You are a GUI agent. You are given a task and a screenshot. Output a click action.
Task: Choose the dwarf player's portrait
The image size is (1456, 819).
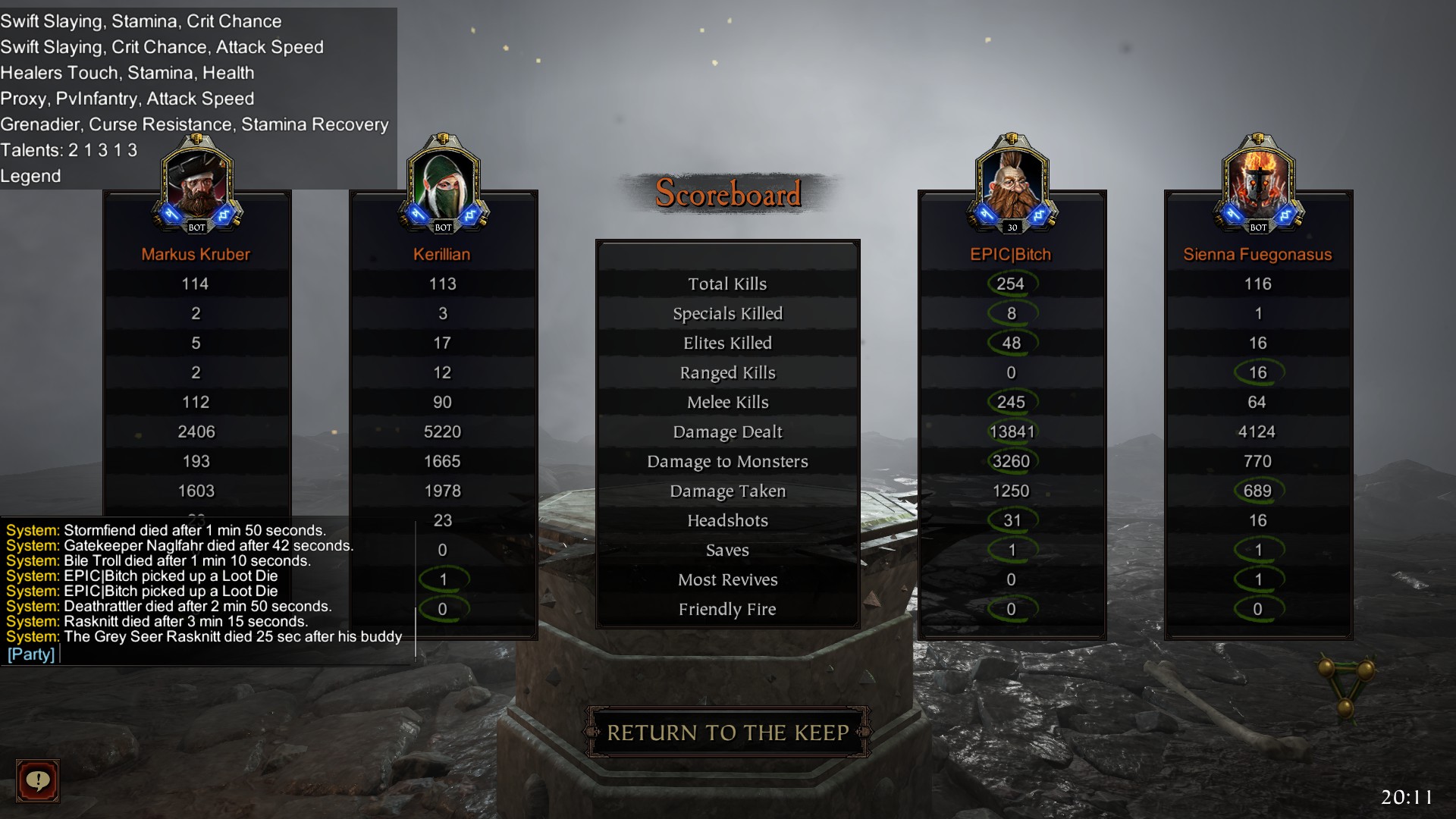click(x=1012, y=184)
